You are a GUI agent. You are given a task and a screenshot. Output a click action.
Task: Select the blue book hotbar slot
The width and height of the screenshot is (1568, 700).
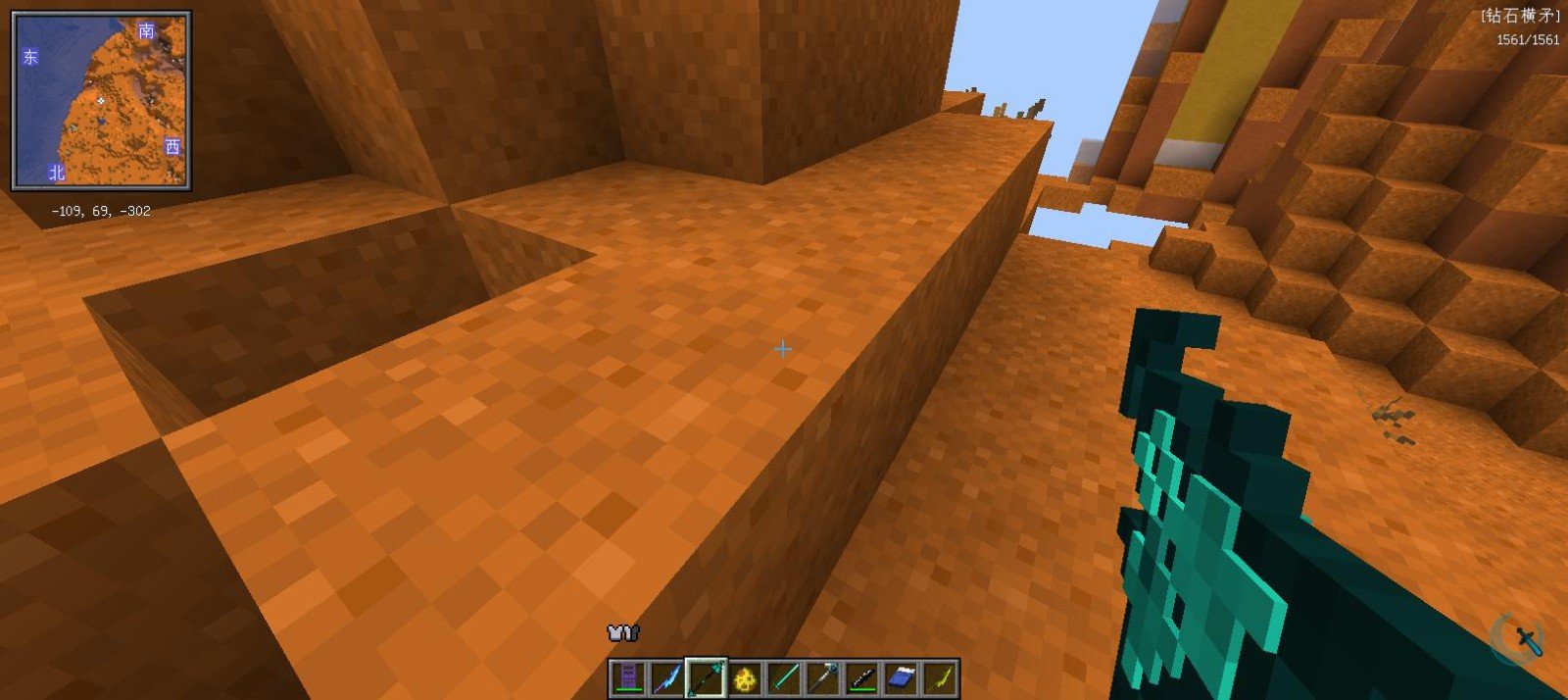(x=902, y=677)
